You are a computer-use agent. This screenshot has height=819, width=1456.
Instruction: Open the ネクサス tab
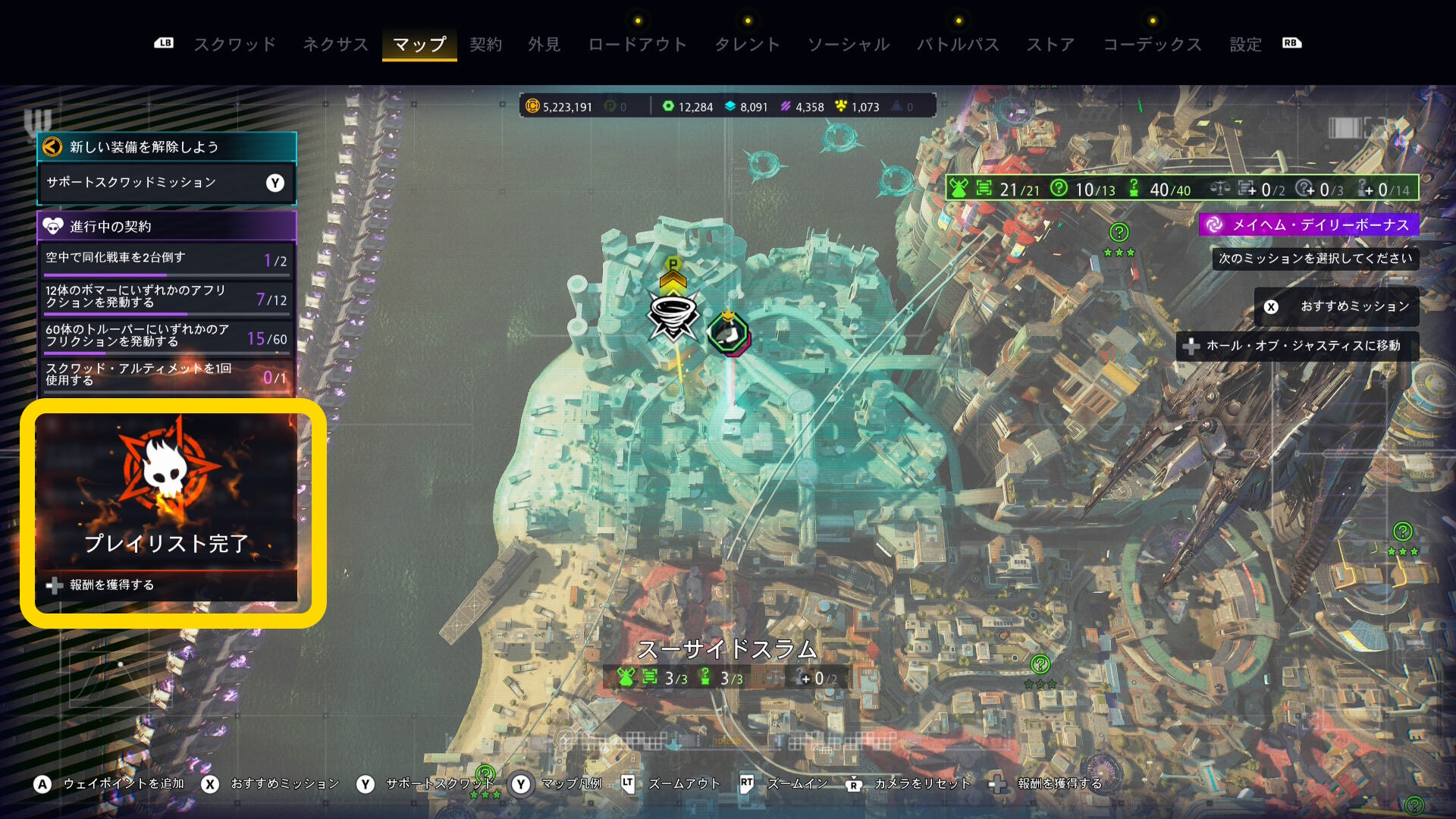coord(335,44)
